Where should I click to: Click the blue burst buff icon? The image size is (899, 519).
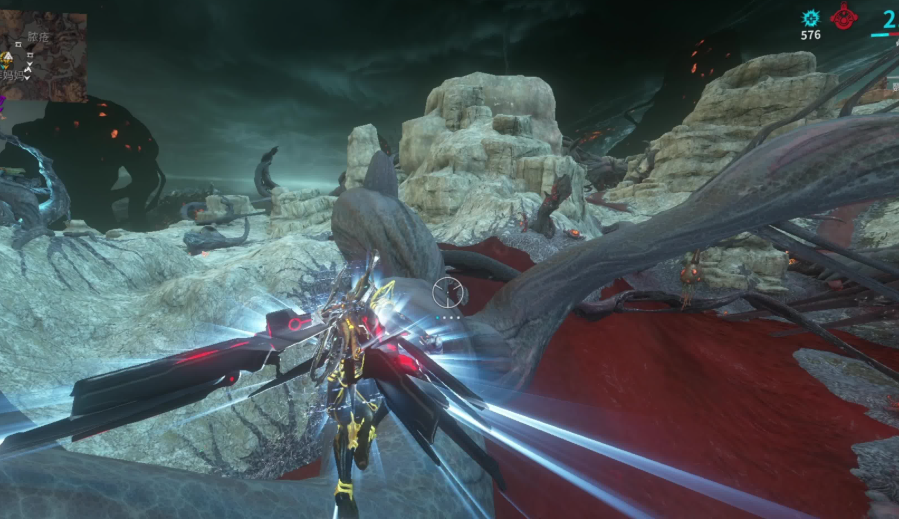point(811,18)
